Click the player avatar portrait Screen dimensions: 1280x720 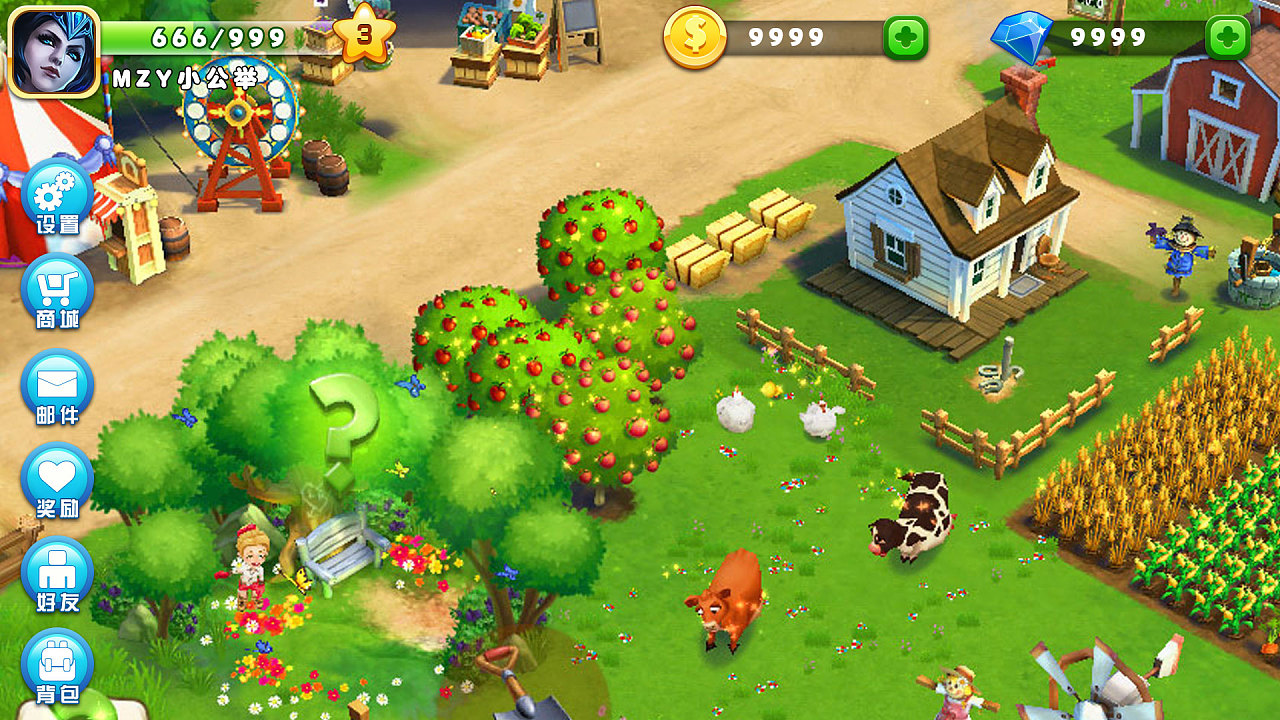[54, 51]
